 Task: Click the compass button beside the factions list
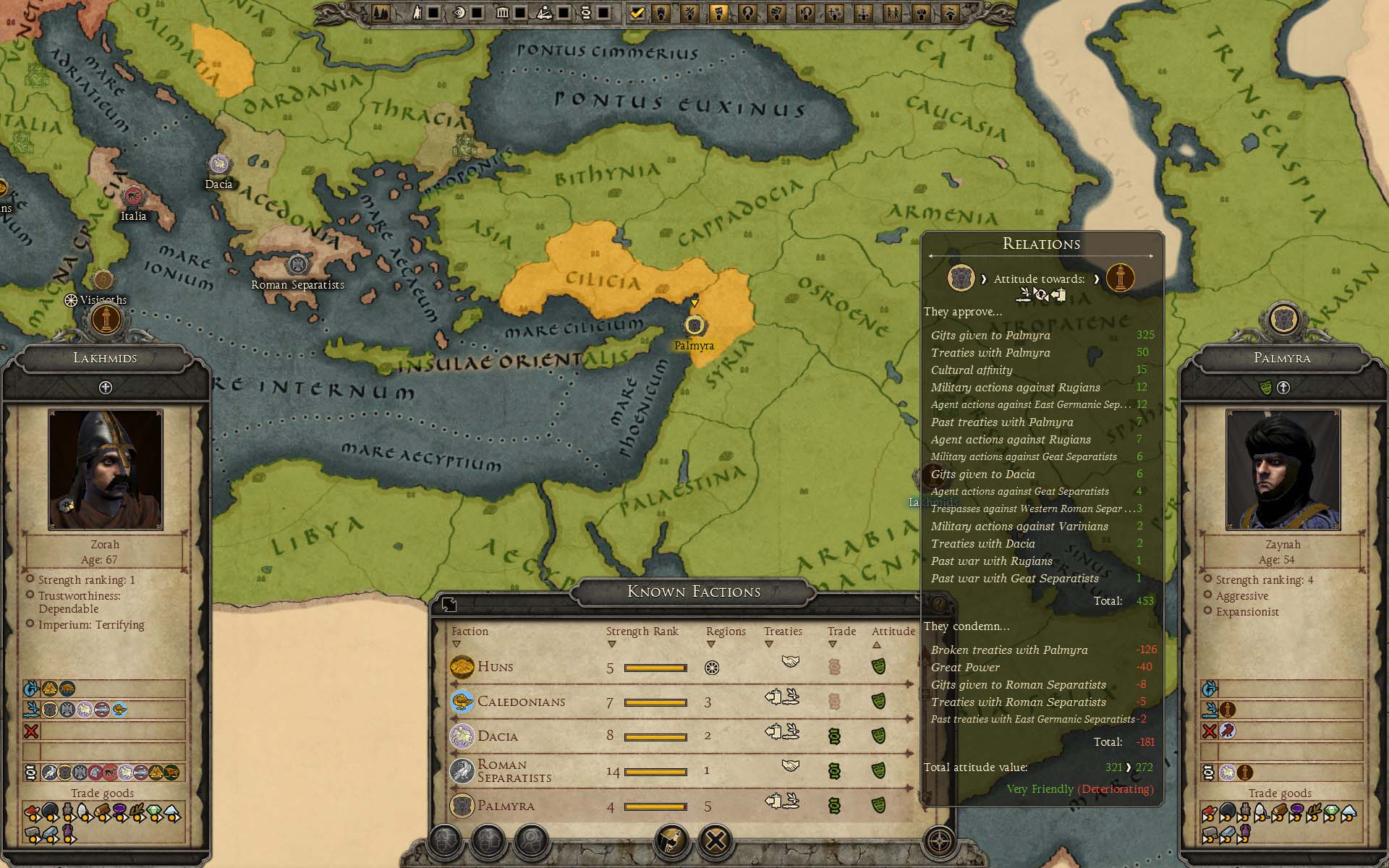tap(940, 841)
